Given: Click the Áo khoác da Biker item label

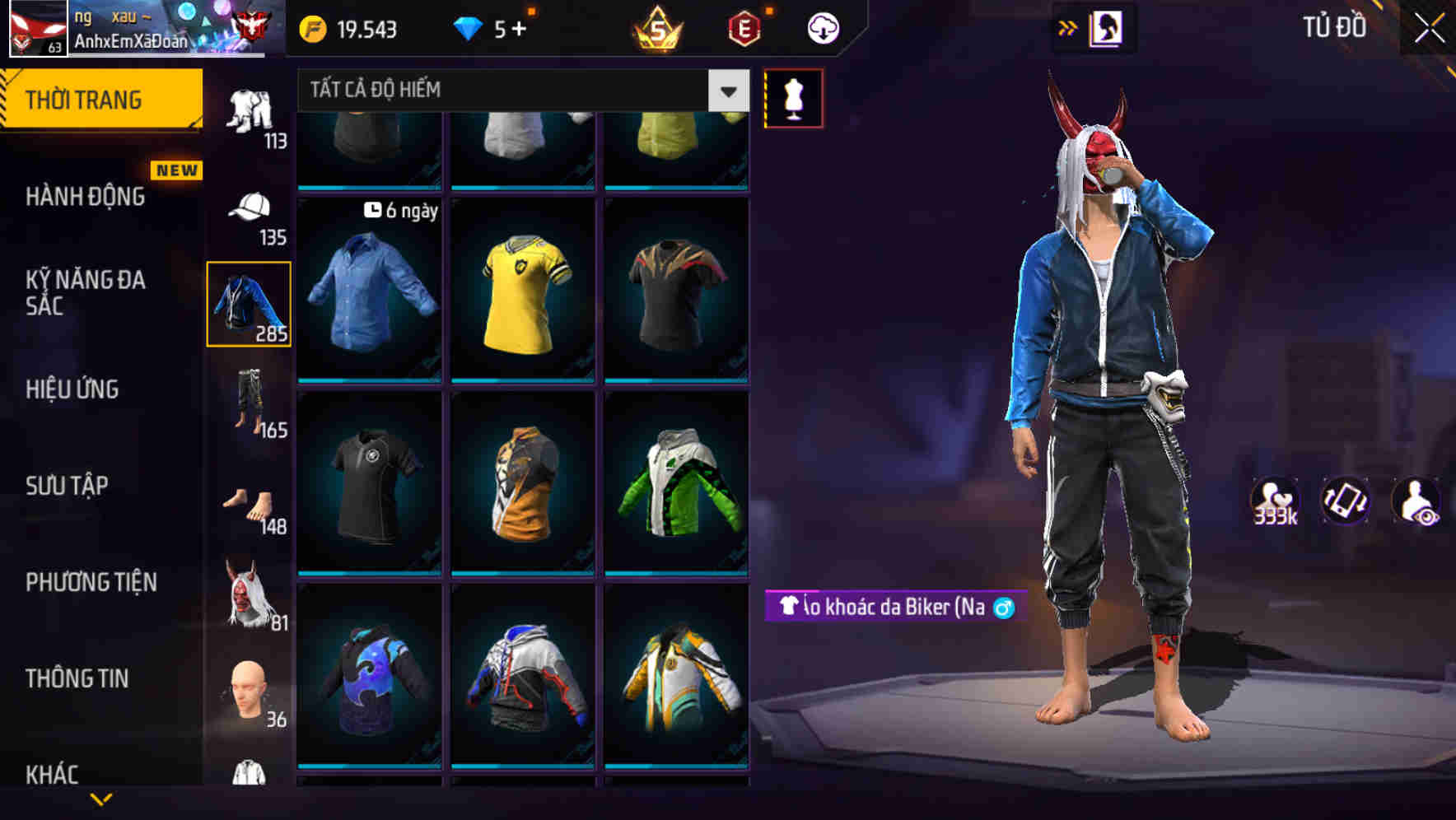Looking at the screenshot, I should pos(892,608).
